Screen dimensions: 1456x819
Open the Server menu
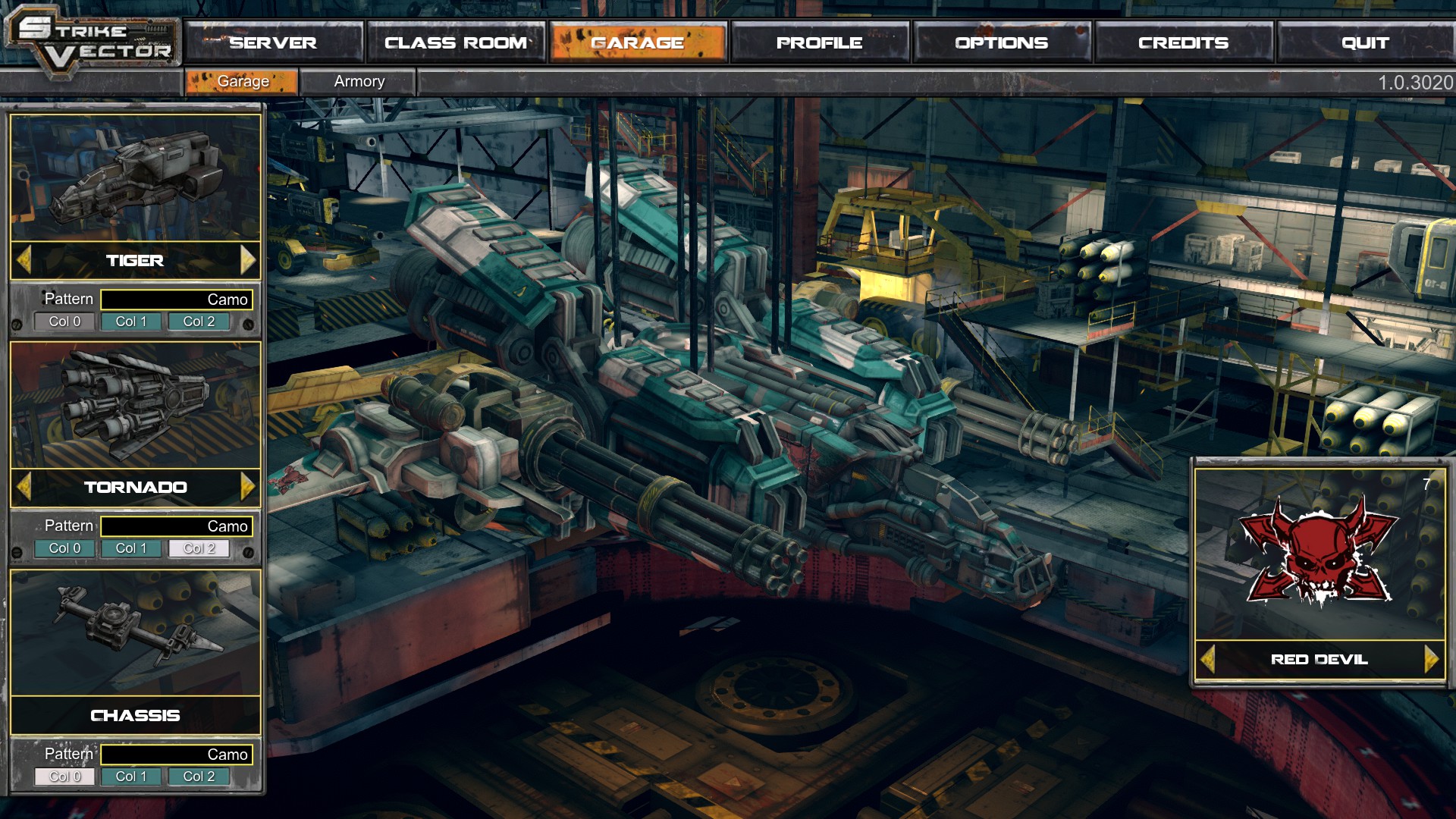[x=273, y=42]
